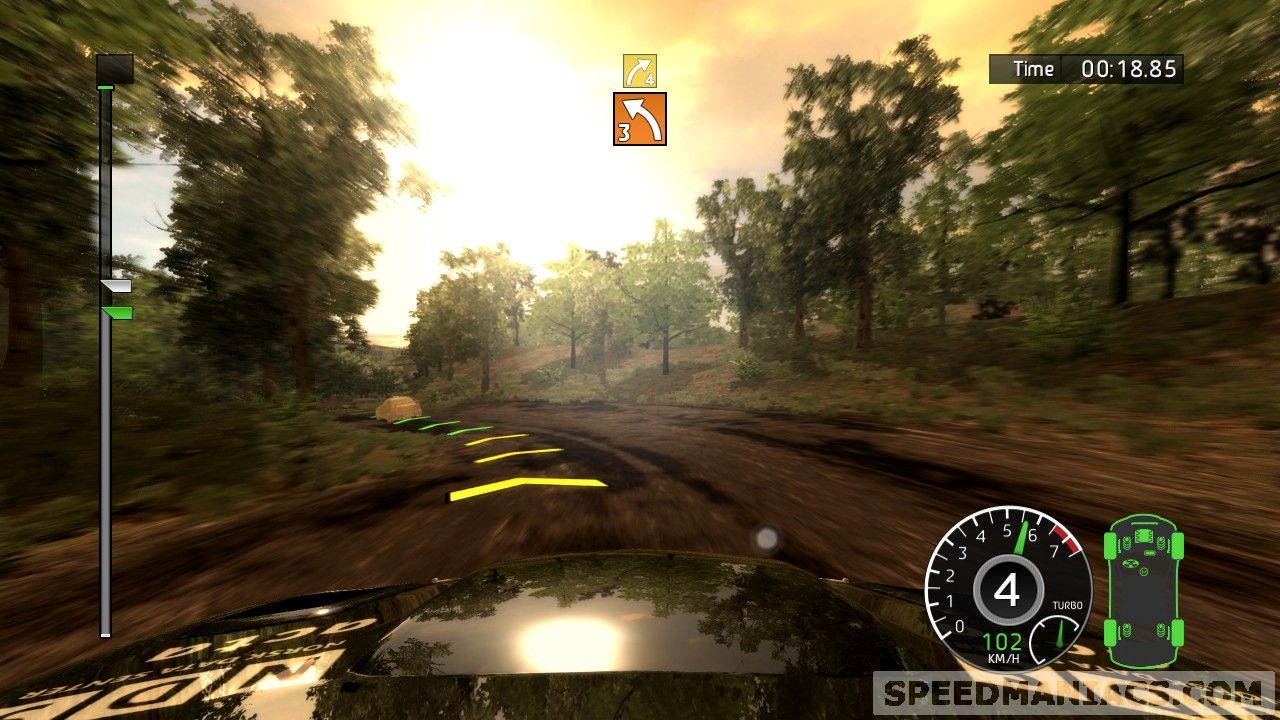Viewport: 1280px width, 720px height.
Task: Click the rear-left suspension spring icon
Action: point(1126,630)
